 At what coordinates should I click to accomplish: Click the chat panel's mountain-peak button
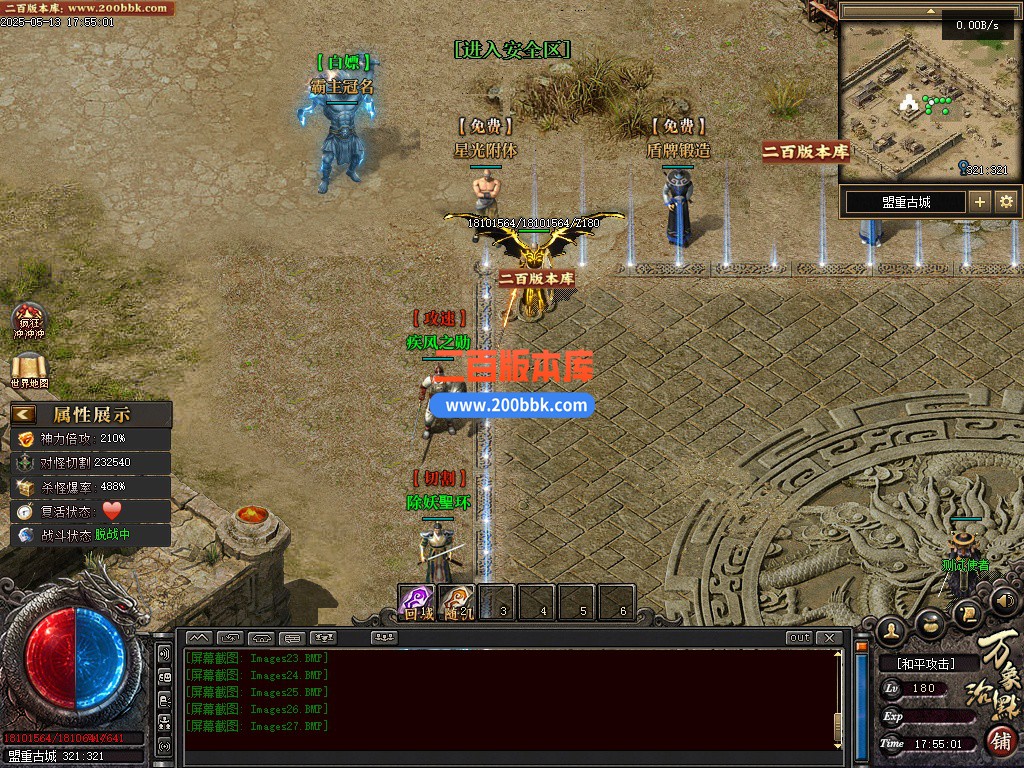(x=198, y=638)
